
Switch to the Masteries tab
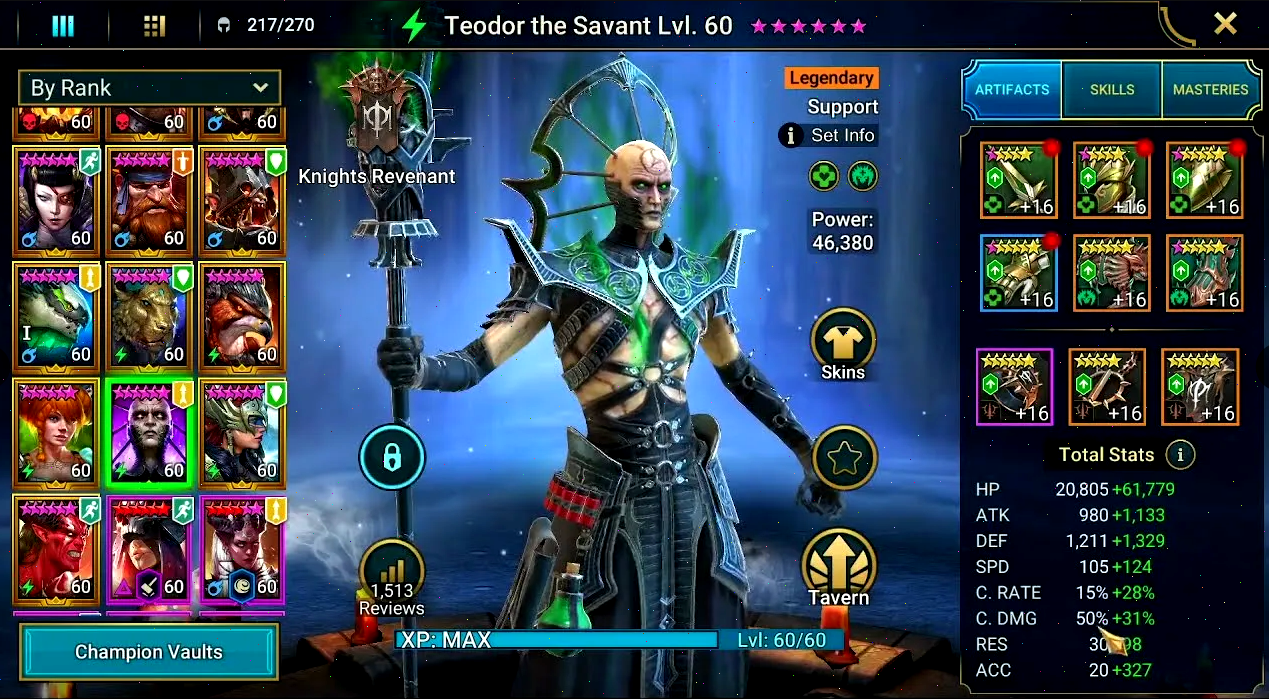click(x=1210, y=89)
